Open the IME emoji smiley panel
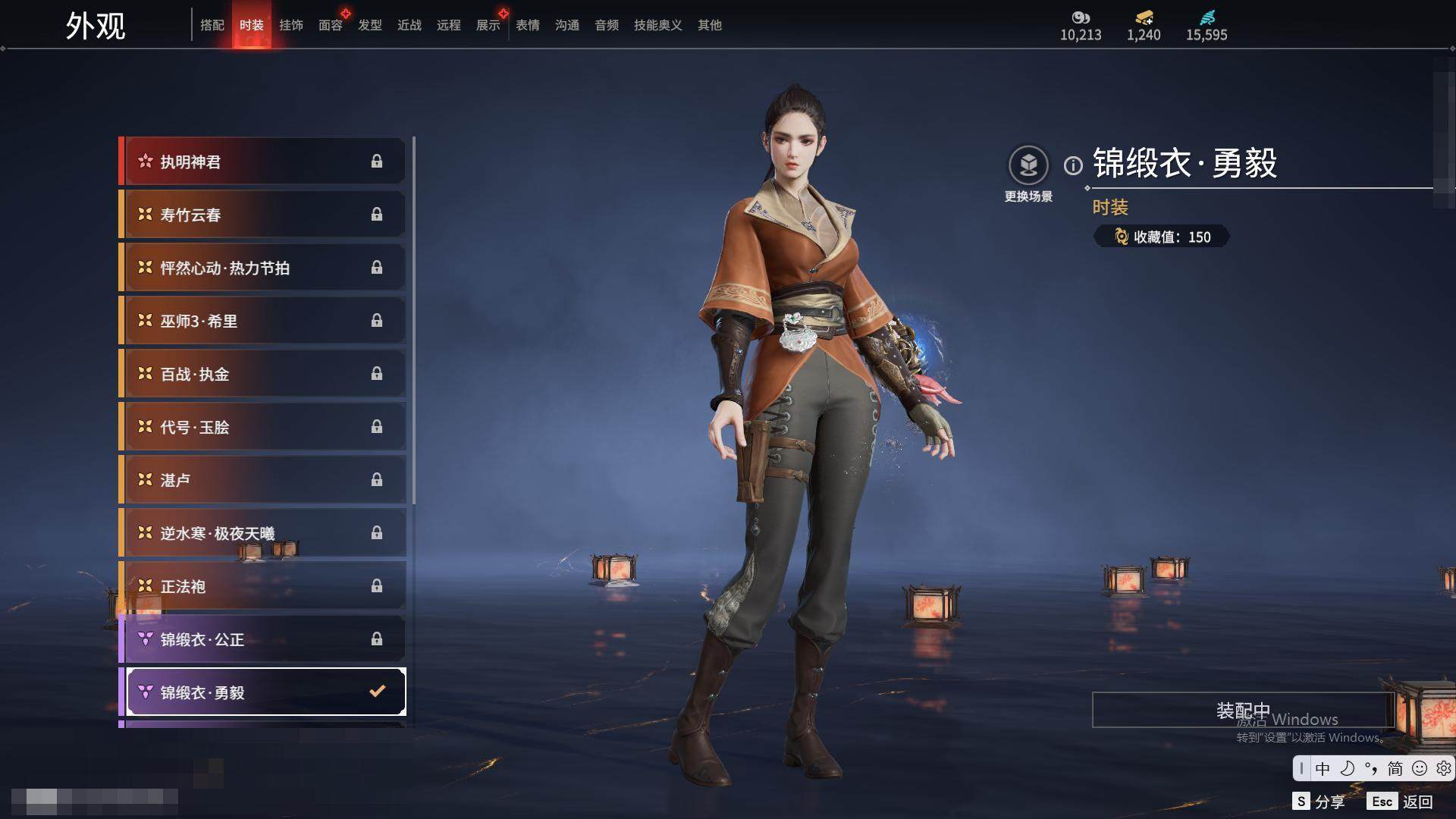This screenshot has height=819, width=1456. (x=1420, y=768)
